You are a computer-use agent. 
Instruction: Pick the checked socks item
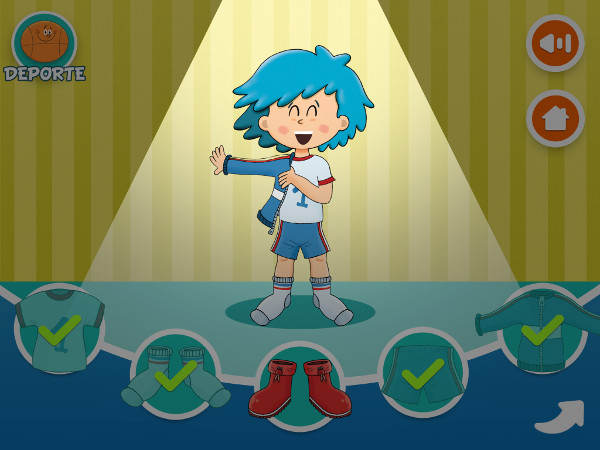[x=175, y=374]
